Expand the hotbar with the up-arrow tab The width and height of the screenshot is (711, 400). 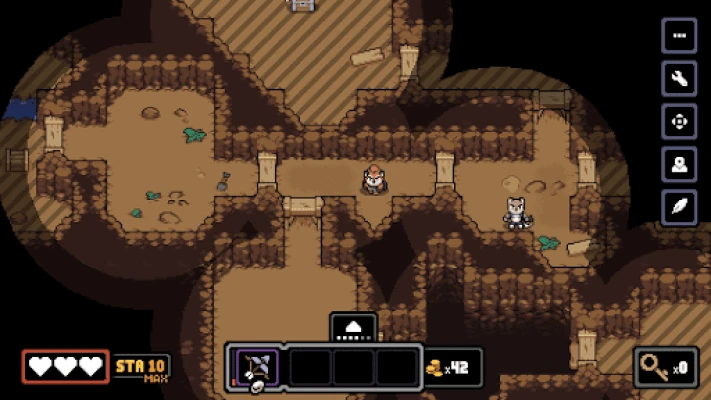pyautogui.click(x=353, y=327)
